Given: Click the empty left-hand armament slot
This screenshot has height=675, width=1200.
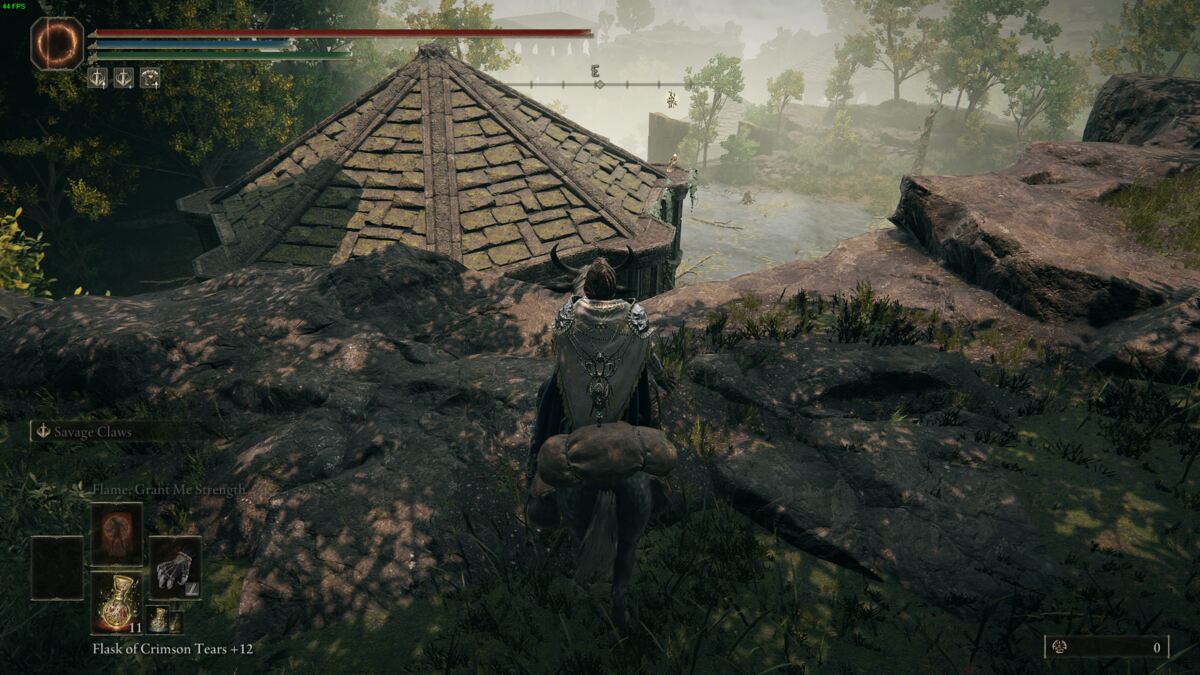Looking at the screenshot, I should [57, 567].
